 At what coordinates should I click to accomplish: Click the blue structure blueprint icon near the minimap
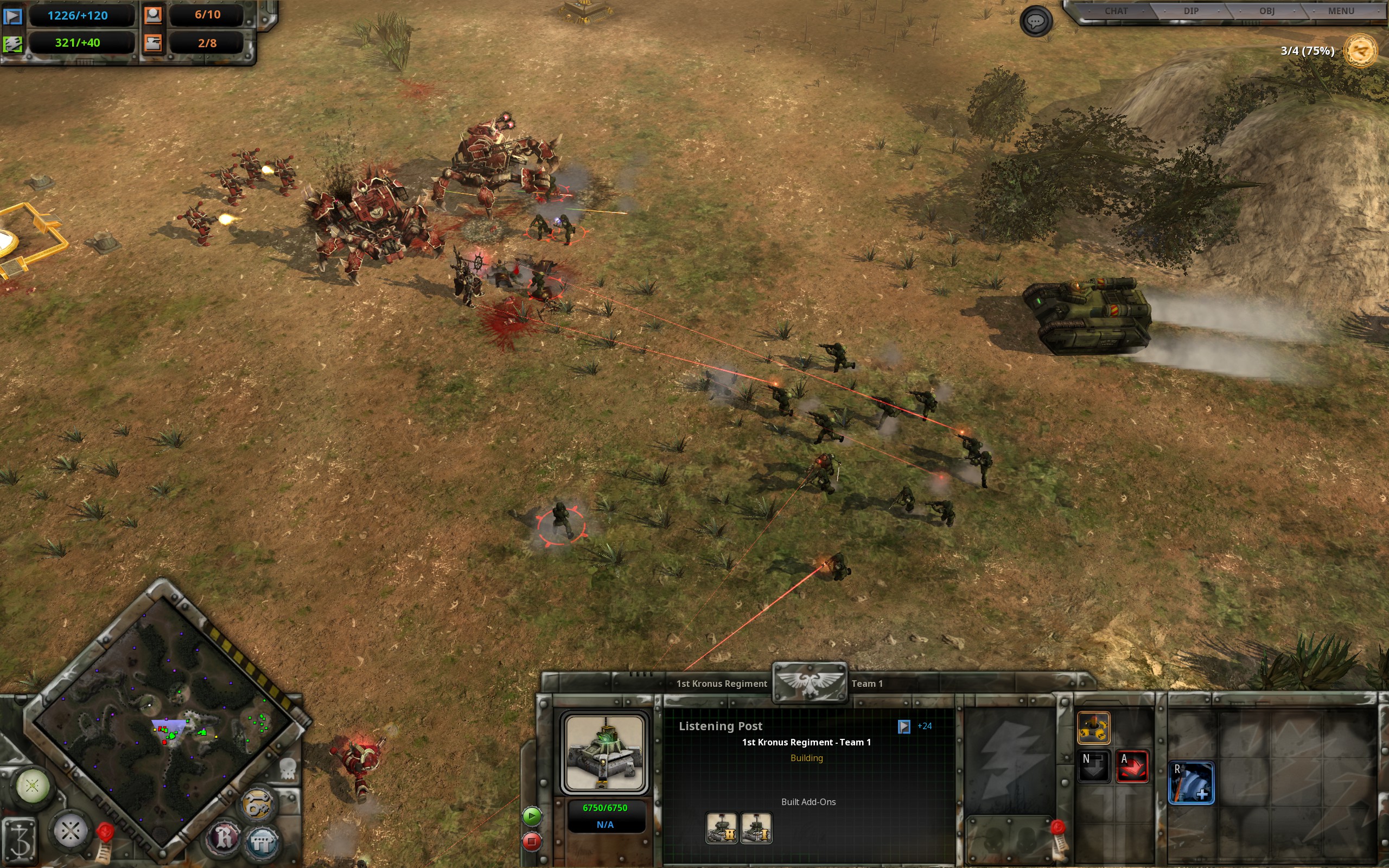point(263,840)
